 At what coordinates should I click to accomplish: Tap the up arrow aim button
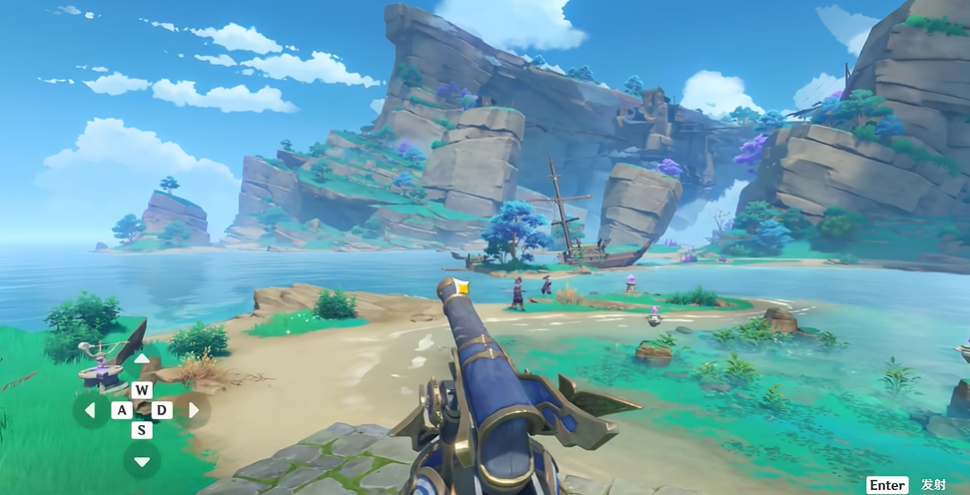click(142, 359)
